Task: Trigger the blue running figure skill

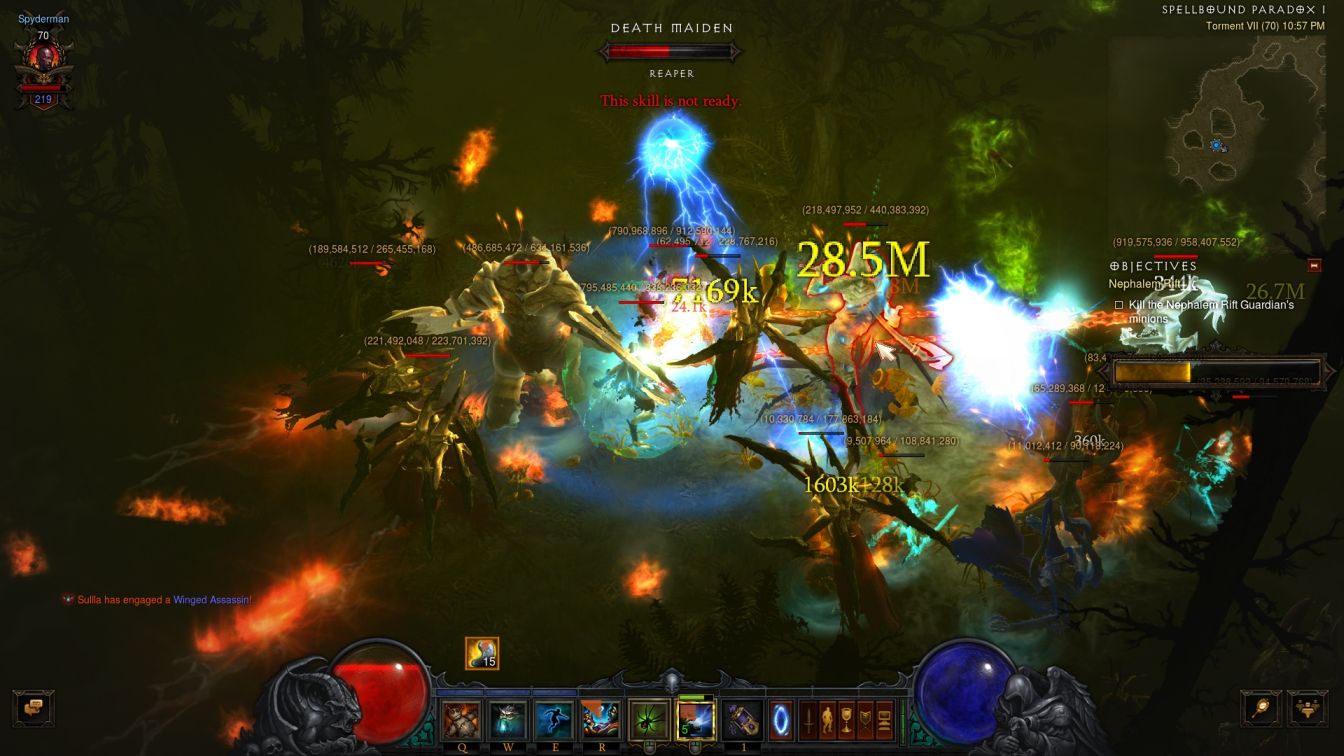Action: click(x=554, y=720)
